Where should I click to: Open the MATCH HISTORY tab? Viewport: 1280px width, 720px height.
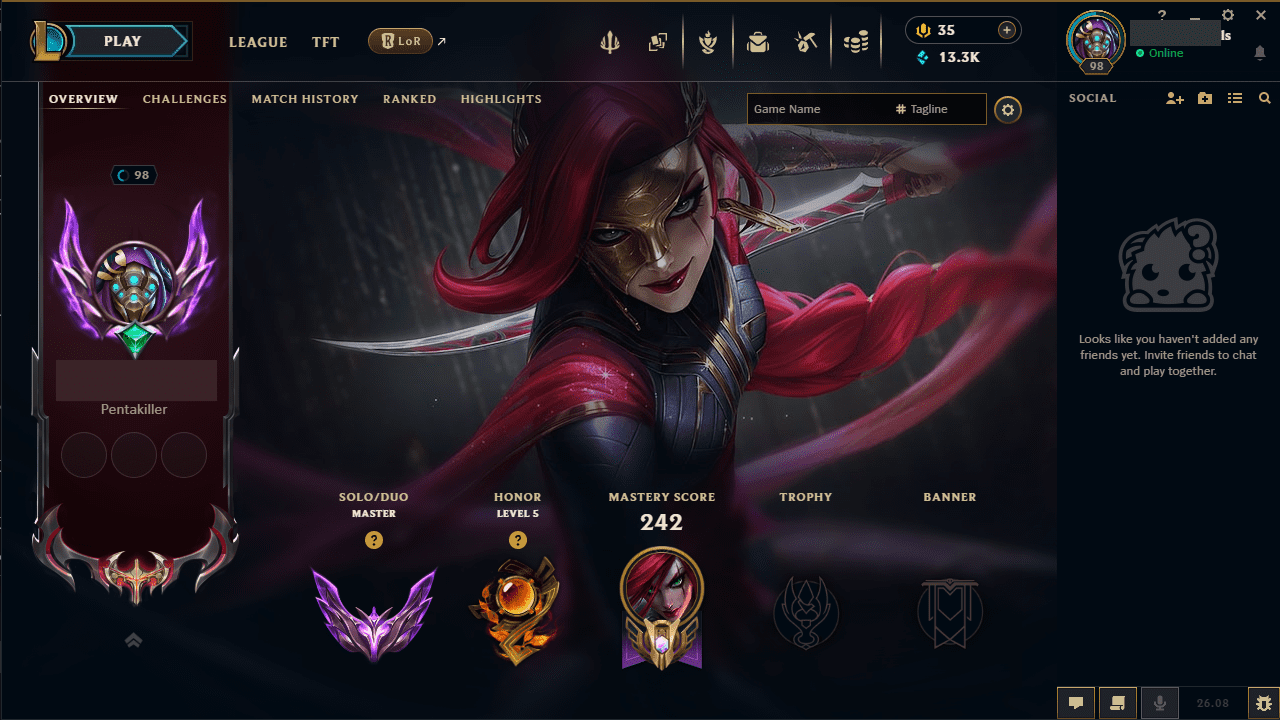point(305,99)
